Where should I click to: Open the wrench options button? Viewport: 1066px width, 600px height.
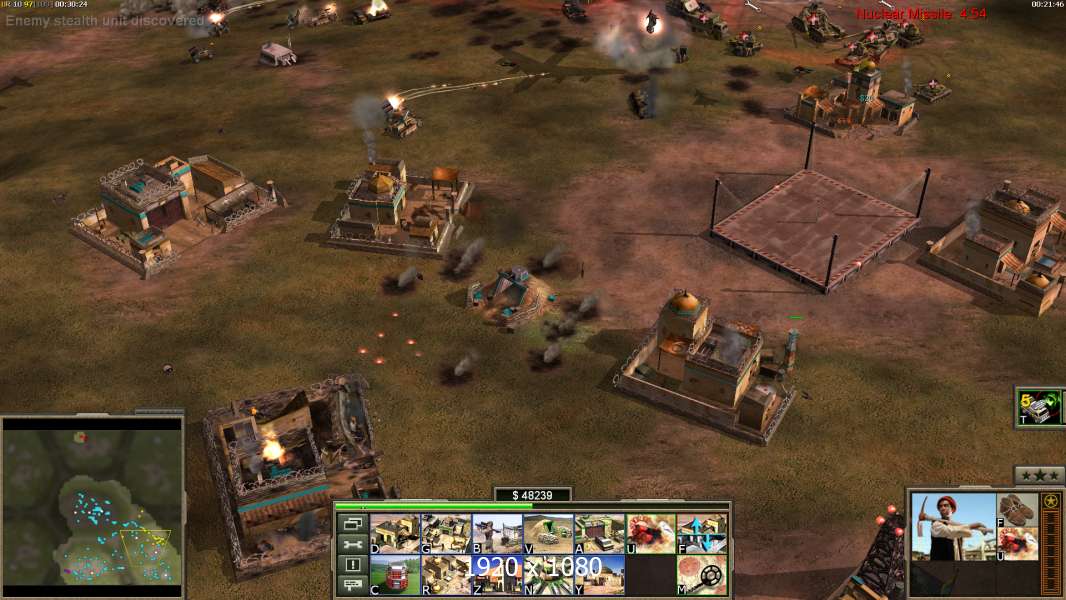click(351, 544)
